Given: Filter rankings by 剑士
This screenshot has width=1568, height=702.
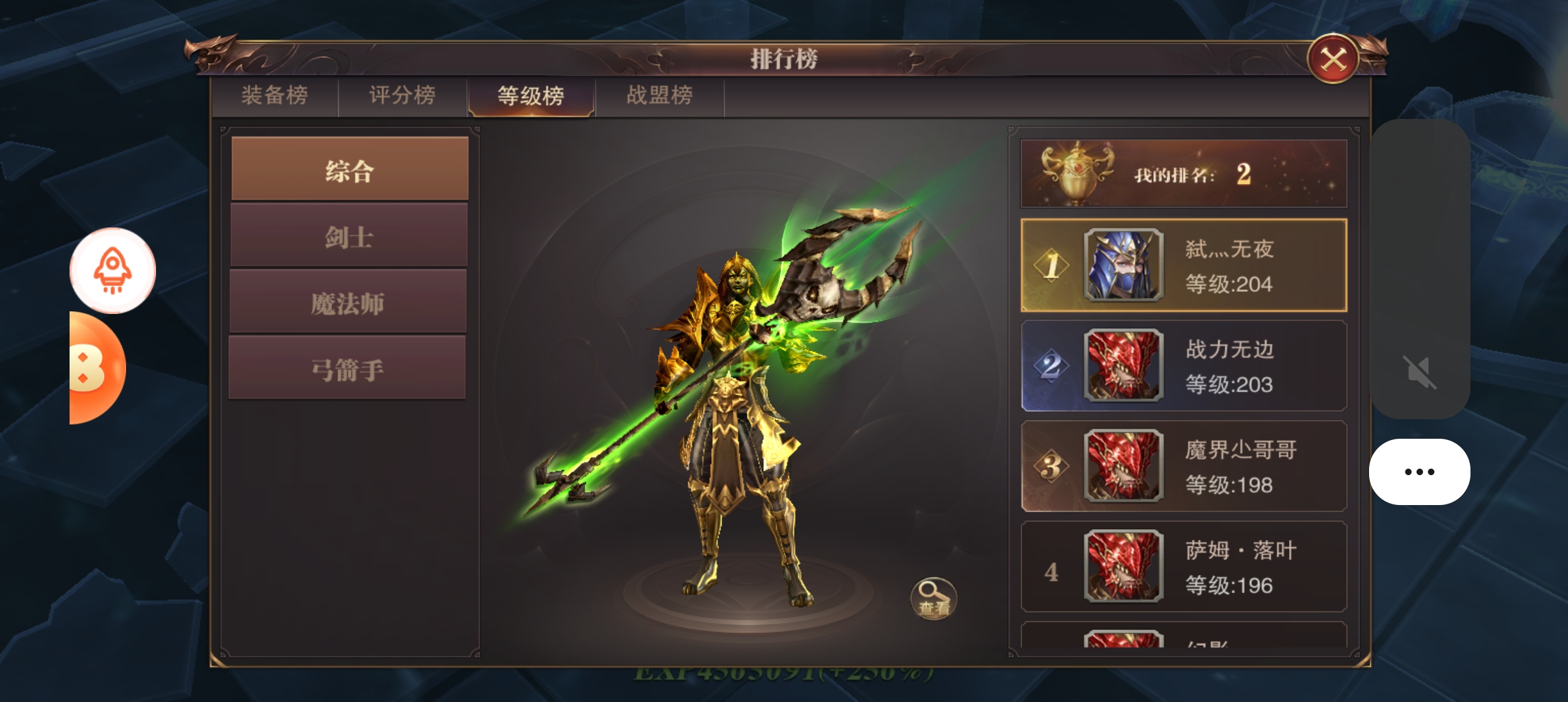Looking at the screenshot, I should click(x=349, y=236).
